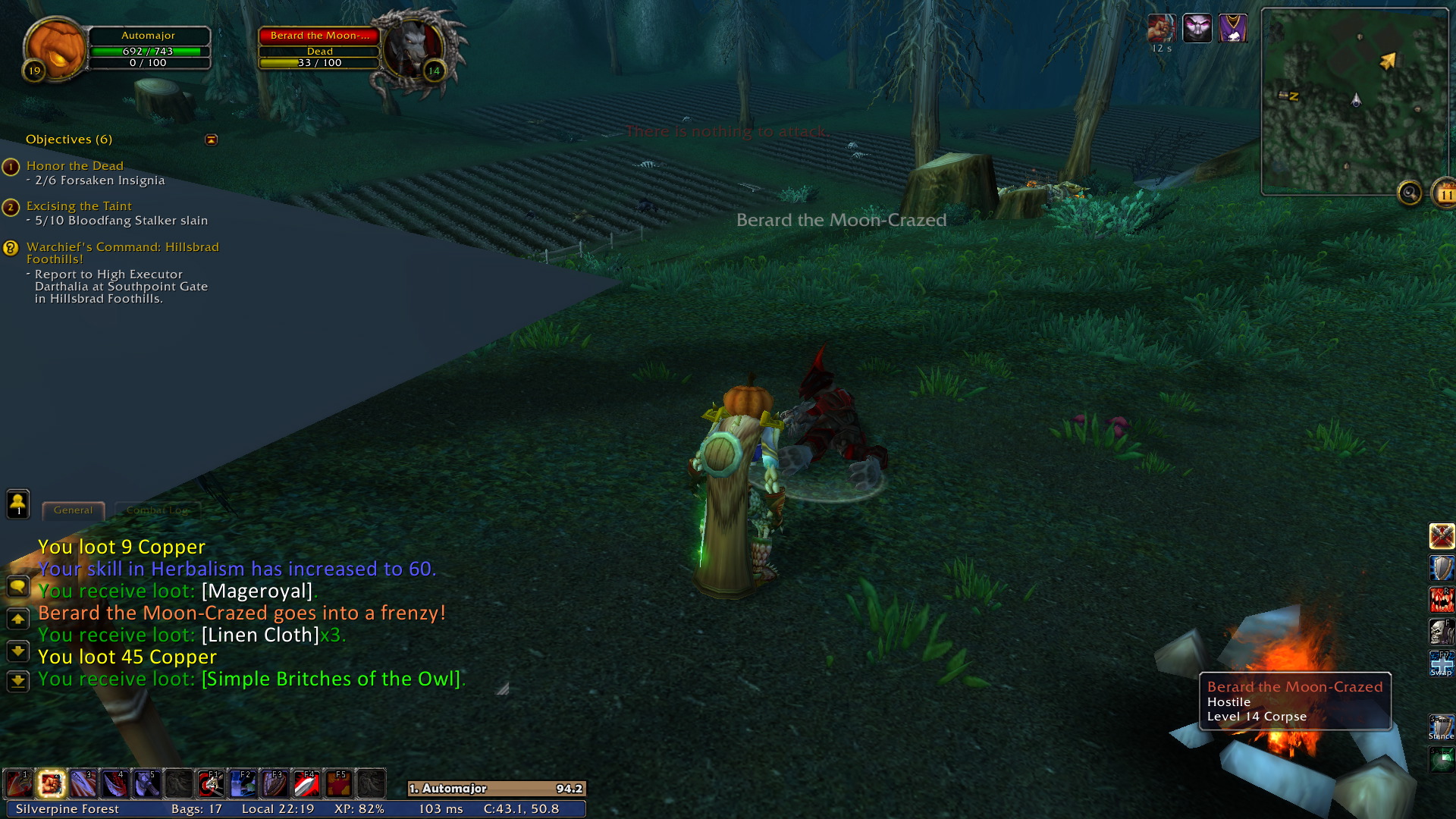Switch to the General chat tab
This screenshot has width=1456, height=819.
click(73, 510)
